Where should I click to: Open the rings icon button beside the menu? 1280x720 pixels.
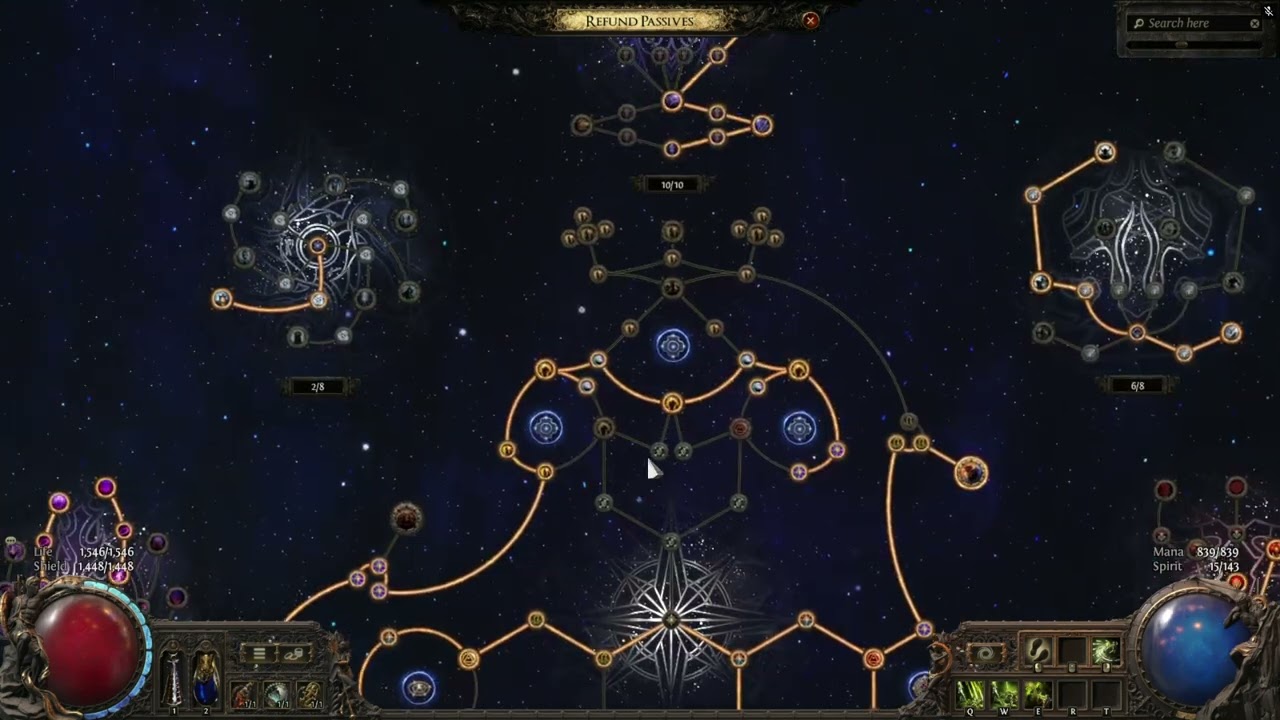point(294,654)
